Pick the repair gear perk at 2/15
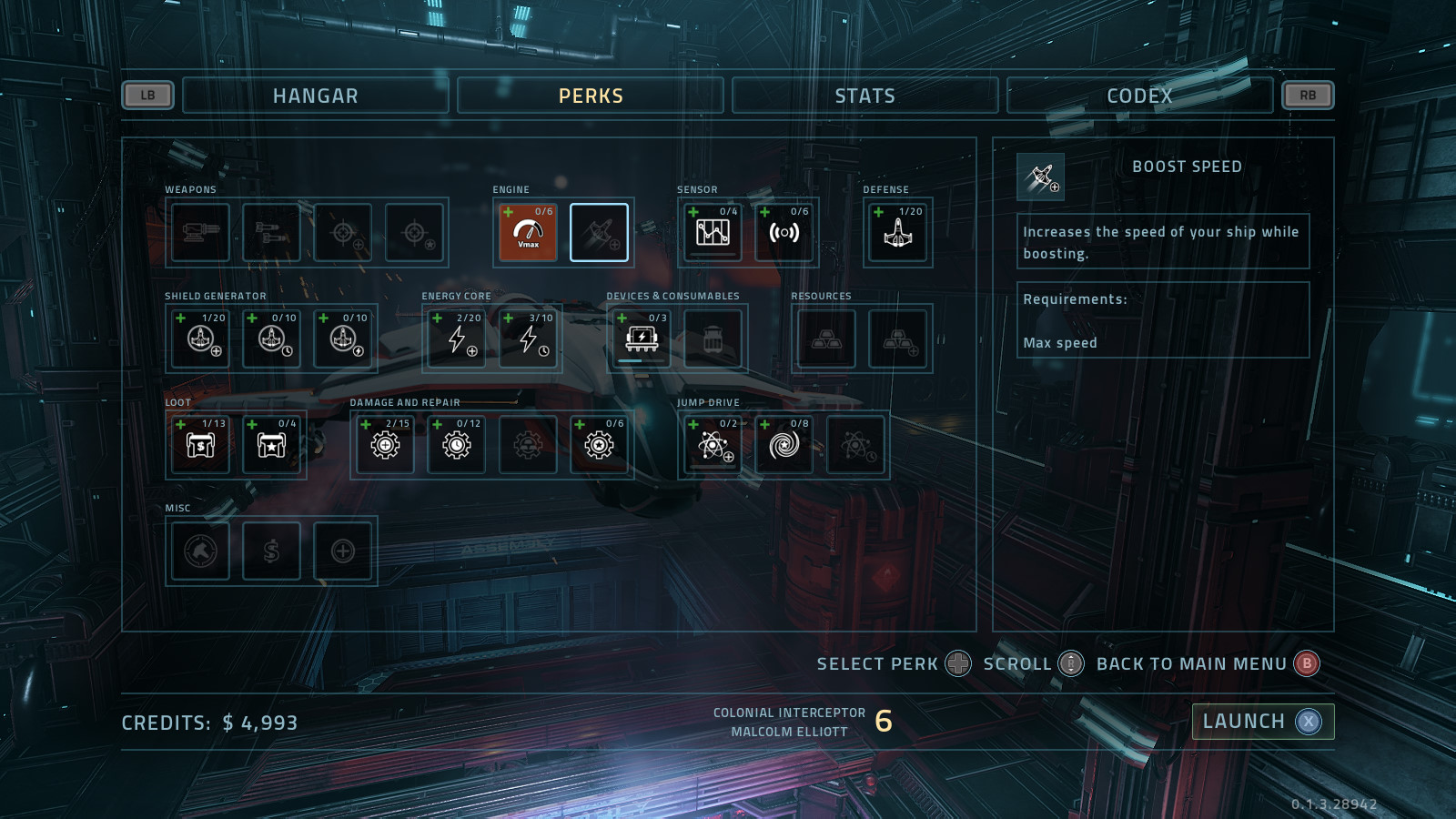Viewport: 1456px width, 819px height. coord(385,445)
